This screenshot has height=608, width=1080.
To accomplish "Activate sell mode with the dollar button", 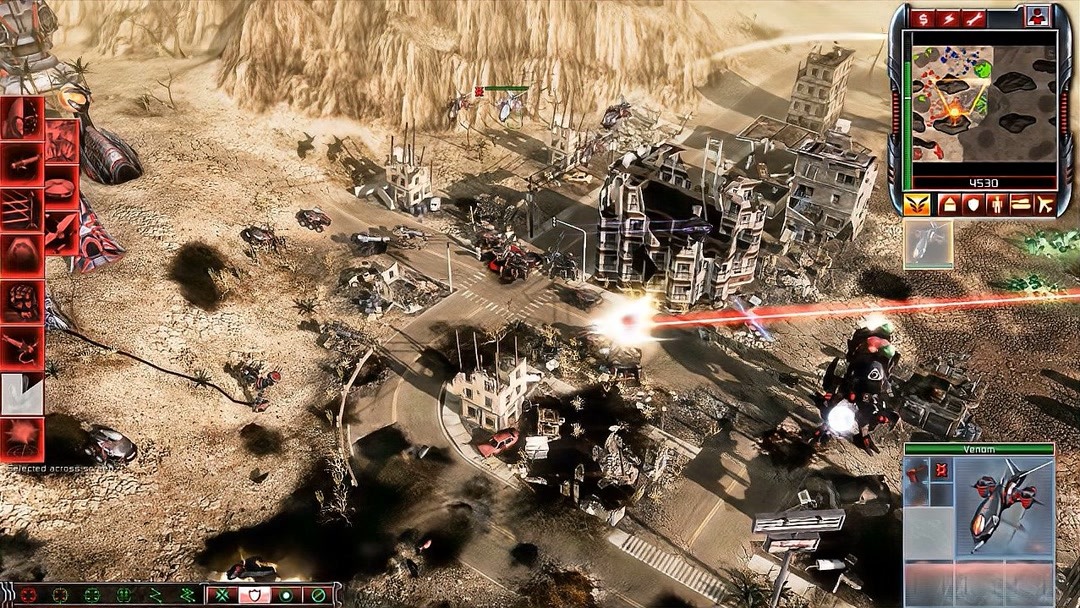I will pyautogui.click(x=921, y=18).
